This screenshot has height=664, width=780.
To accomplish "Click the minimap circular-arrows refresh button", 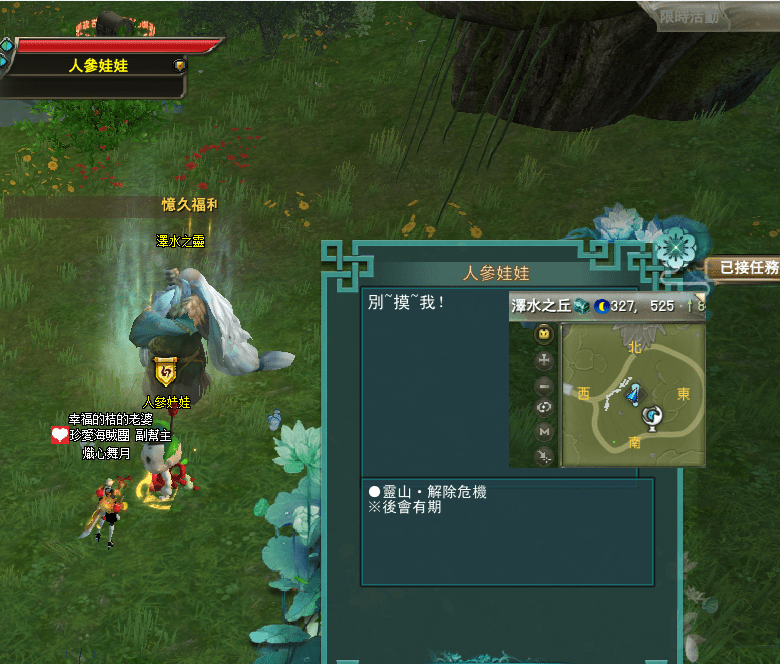I will (x=545, y=408).
